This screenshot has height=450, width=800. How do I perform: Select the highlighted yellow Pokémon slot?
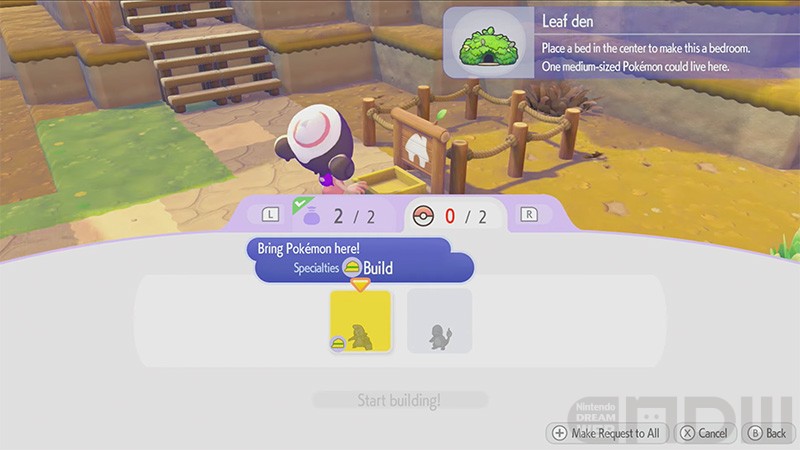coord(361,321)
